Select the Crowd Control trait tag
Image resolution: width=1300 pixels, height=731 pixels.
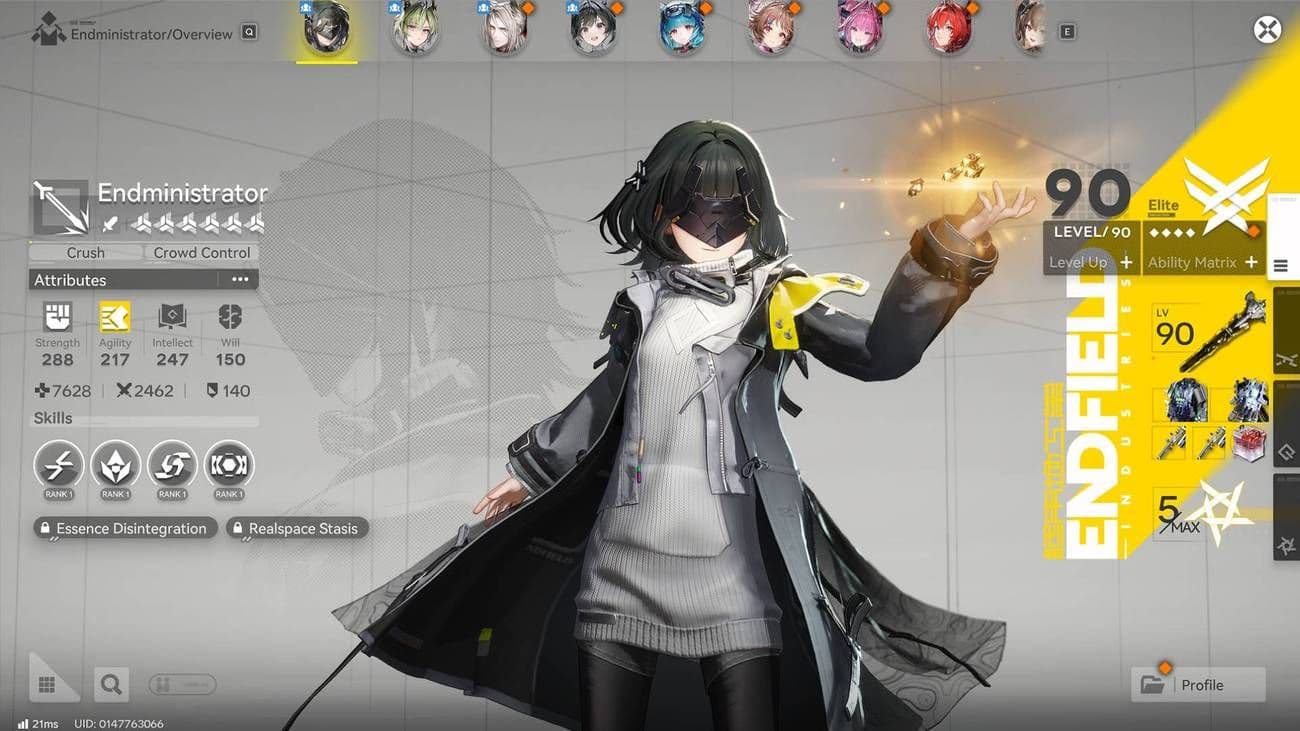tap(200, 252)
